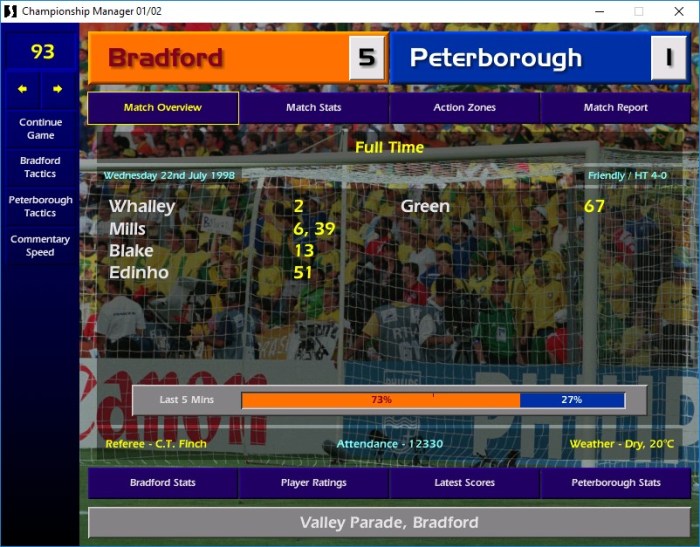Show Player Ratings
This screenshot has width=700, height=547.
click(x=314, y=483)
